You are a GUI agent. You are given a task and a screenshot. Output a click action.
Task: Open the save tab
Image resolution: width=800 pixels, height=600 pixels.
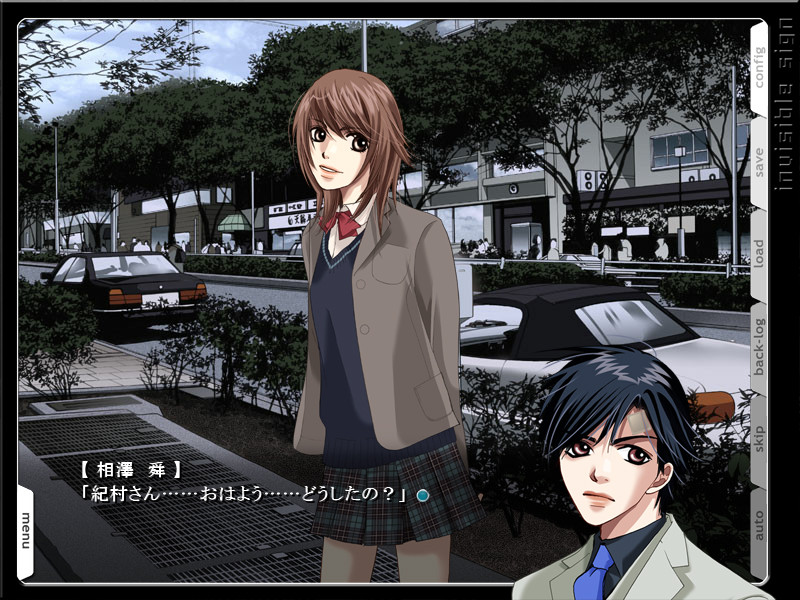(758, 160)
